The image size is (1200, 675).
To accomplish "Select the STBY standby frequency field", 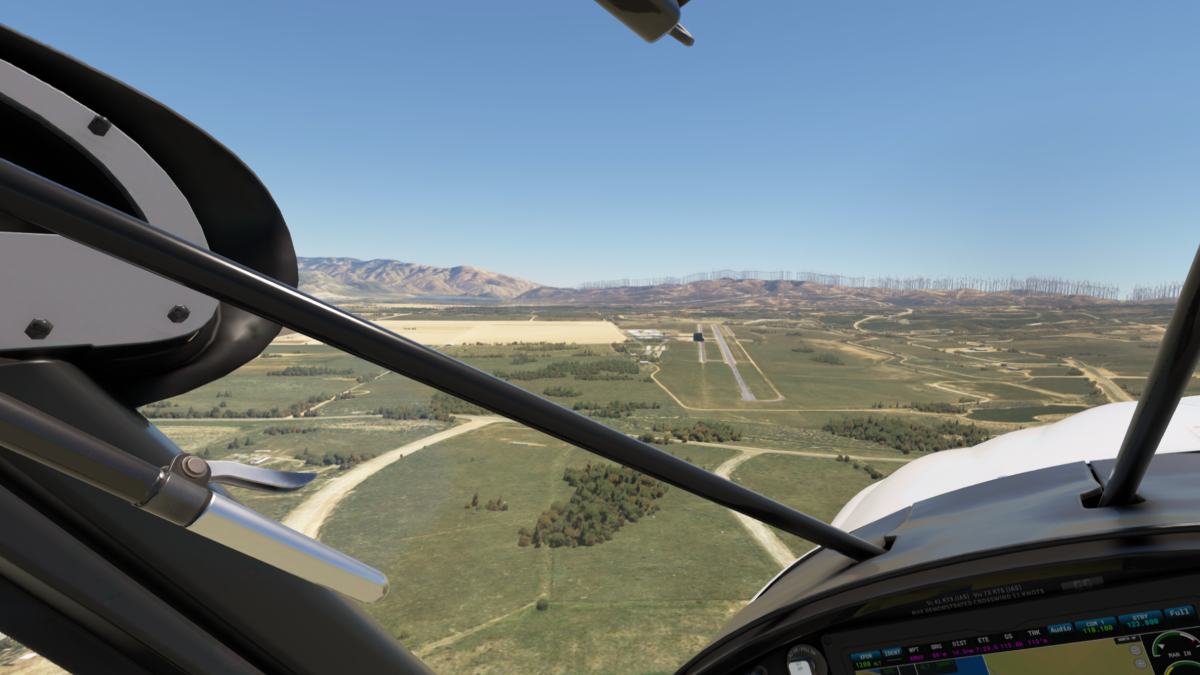I will coord(1139,618).
